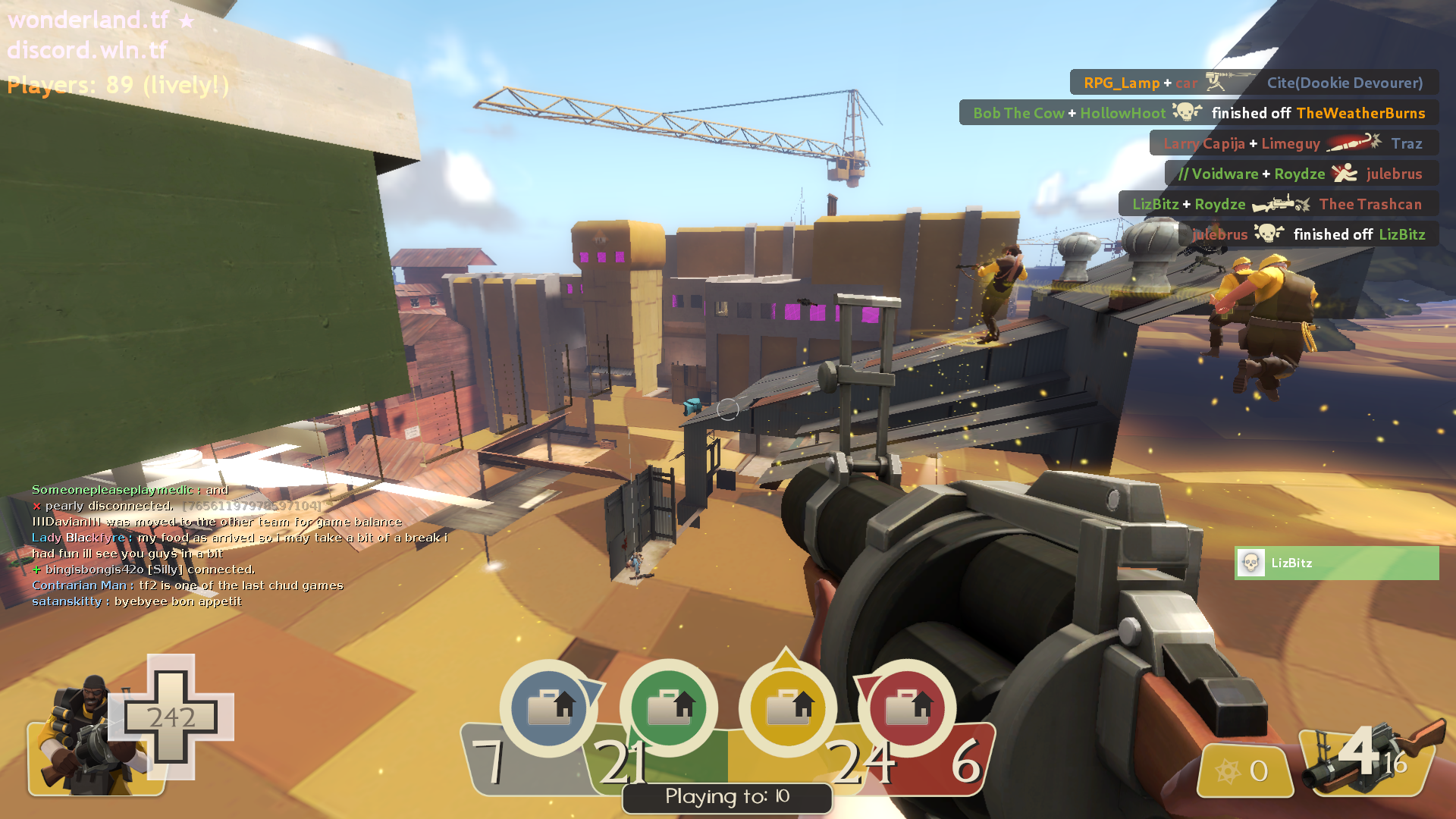Click the RPG_Lamp kill feed entry
The image size is (1456, 819).
point(1254,83)
